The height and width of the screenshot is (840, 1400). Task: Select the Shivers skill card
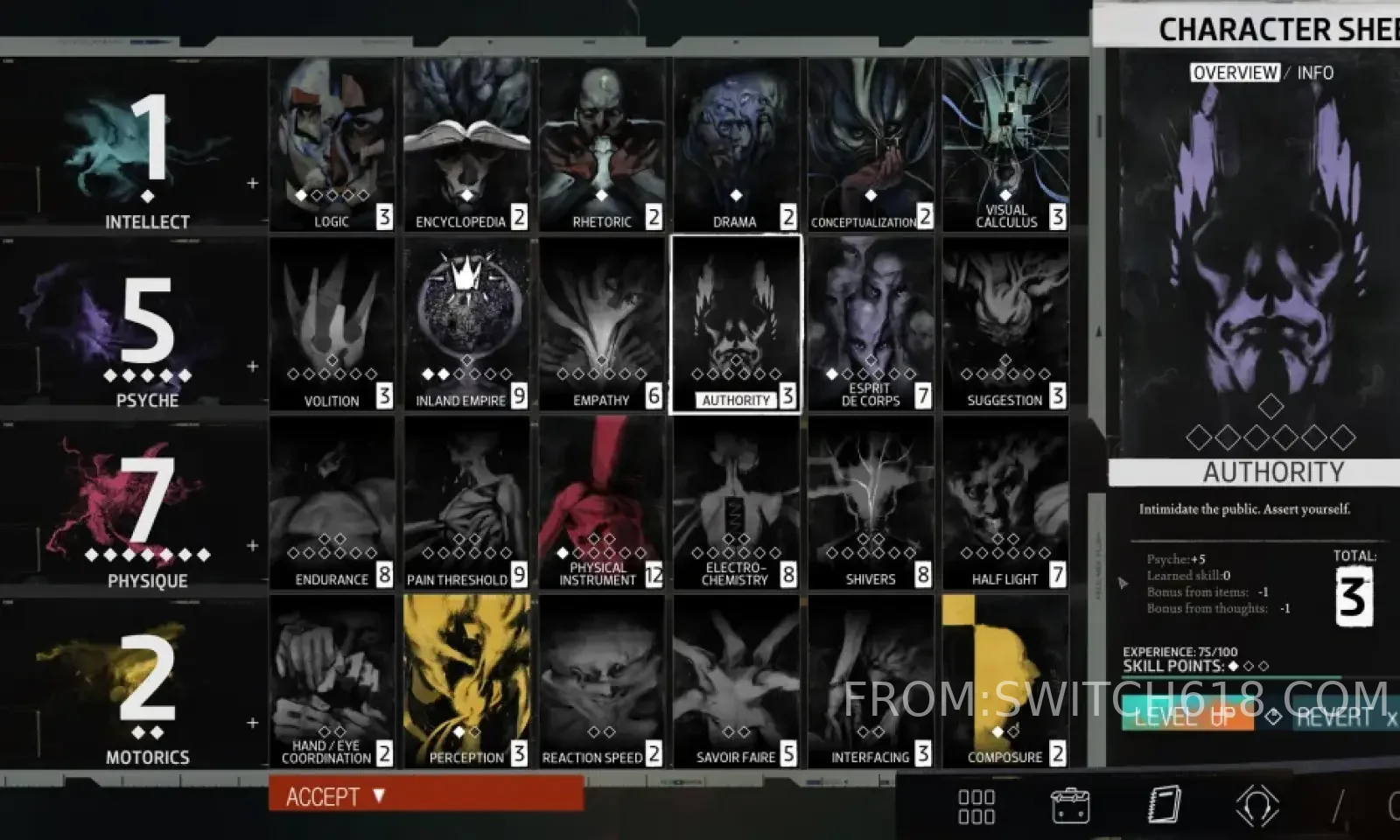(871, 502)
